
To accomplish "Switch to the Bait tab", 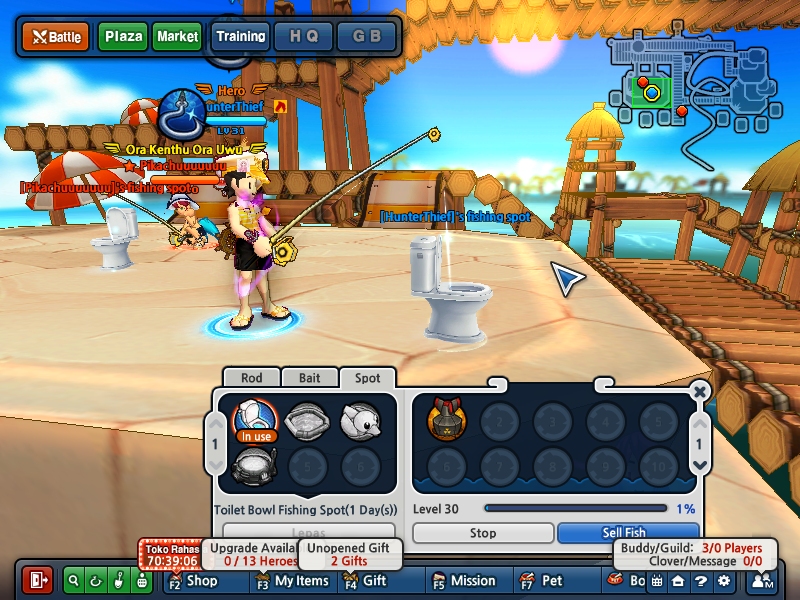I will (309, 378).
